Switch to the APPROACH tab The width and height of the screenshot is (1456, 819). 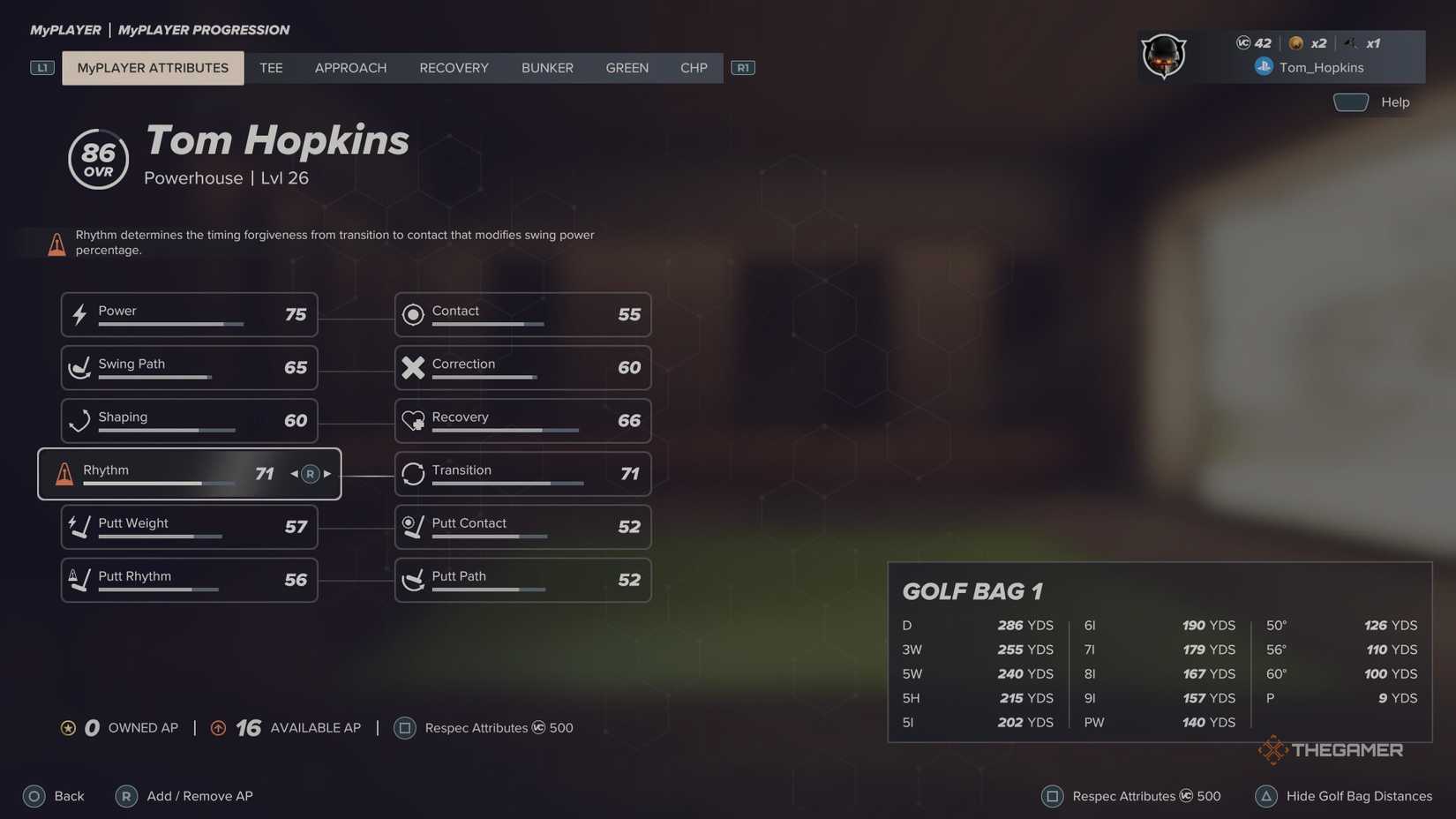(x=350, y=67)
